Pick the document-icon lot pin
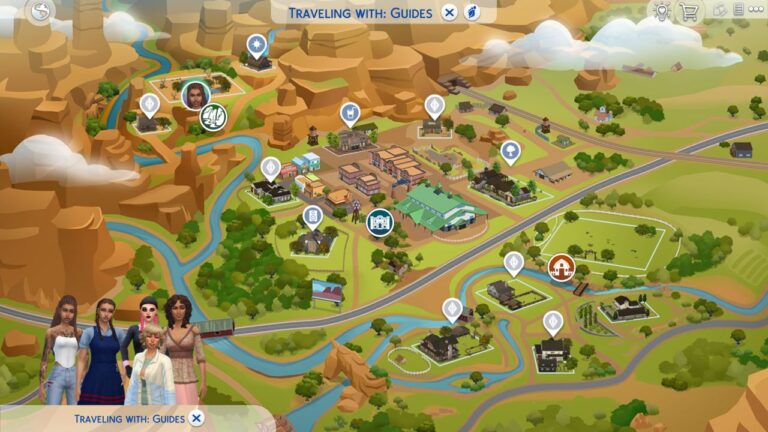 coord(313,216)
